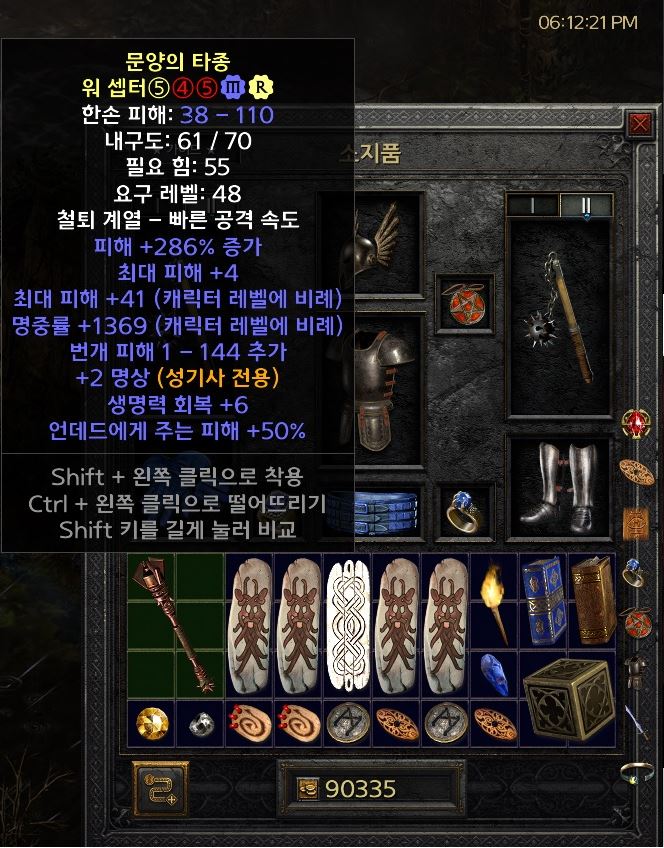Select the red pentagram amulet
Screen dimensions: 664x848
tap(464, 304)
